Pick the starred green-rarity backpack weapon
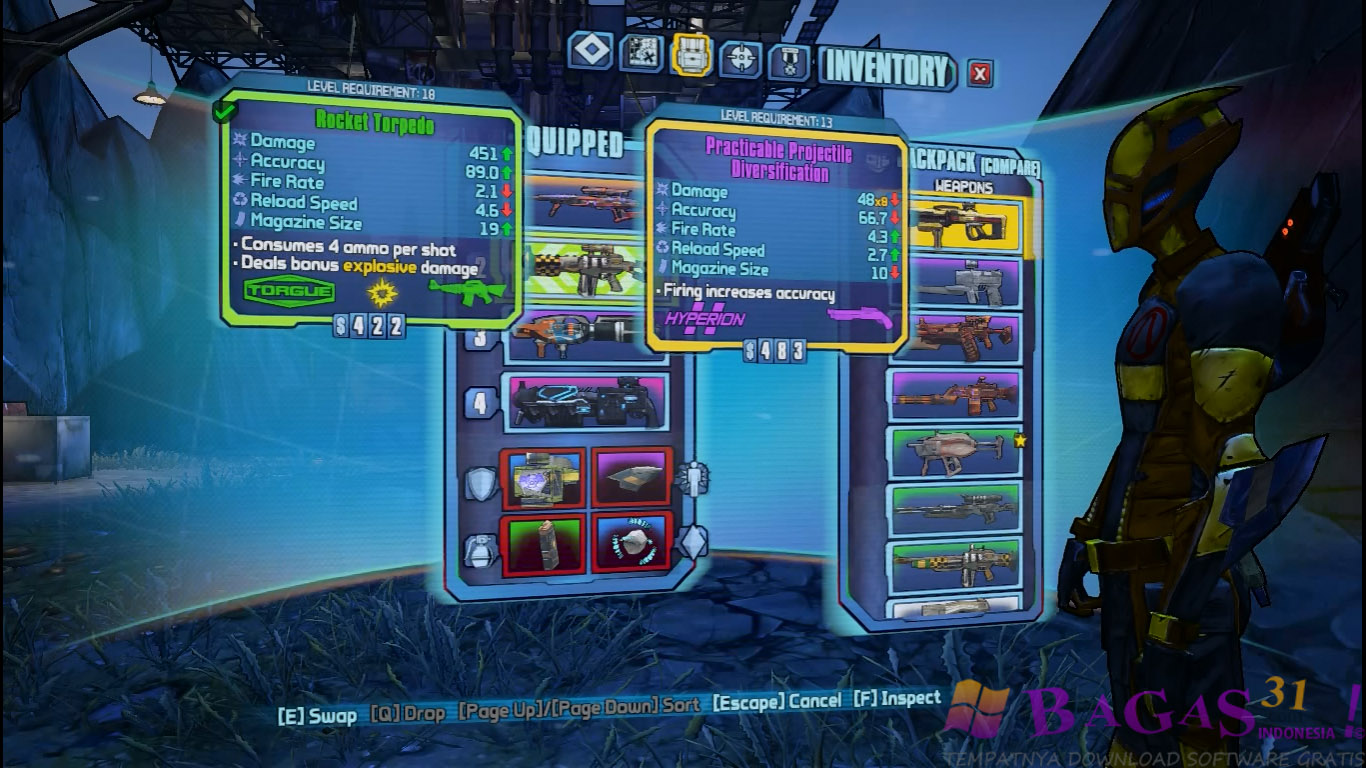Viewport: 1366px width, 768px height. 955,452
